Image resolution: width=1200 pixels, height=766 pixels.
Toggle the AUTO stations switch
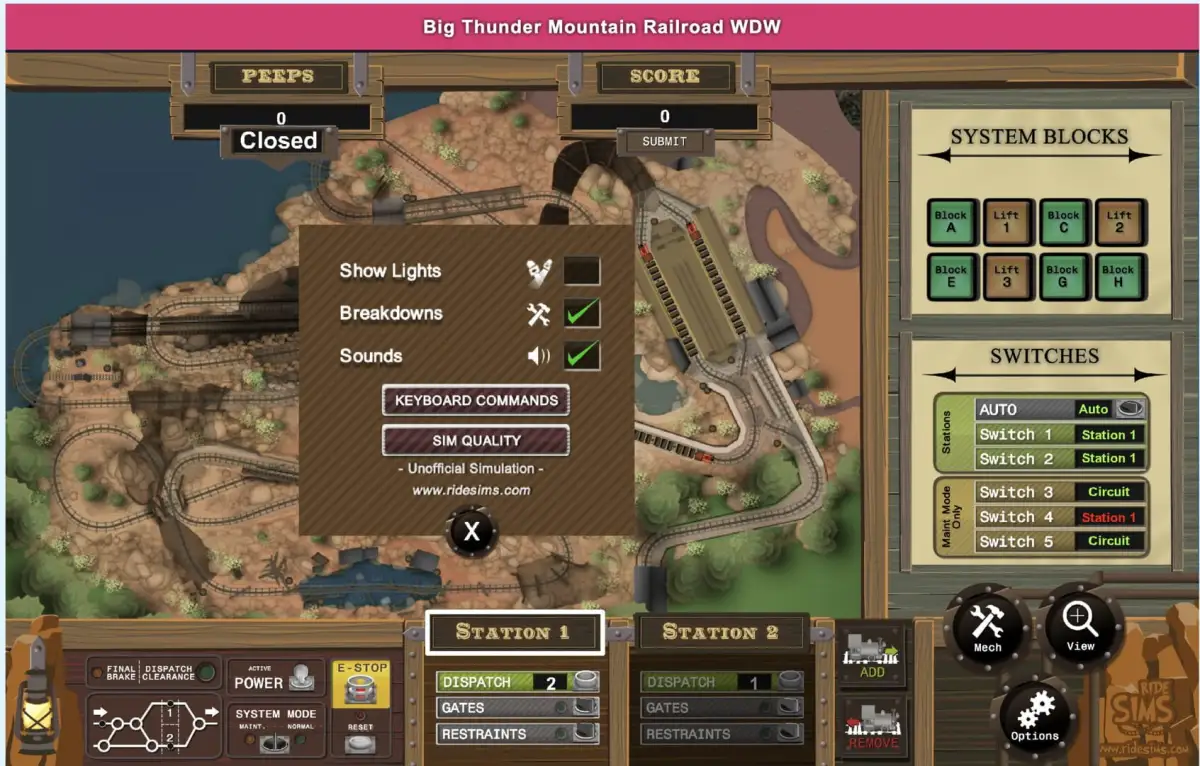click(1130, 409)
